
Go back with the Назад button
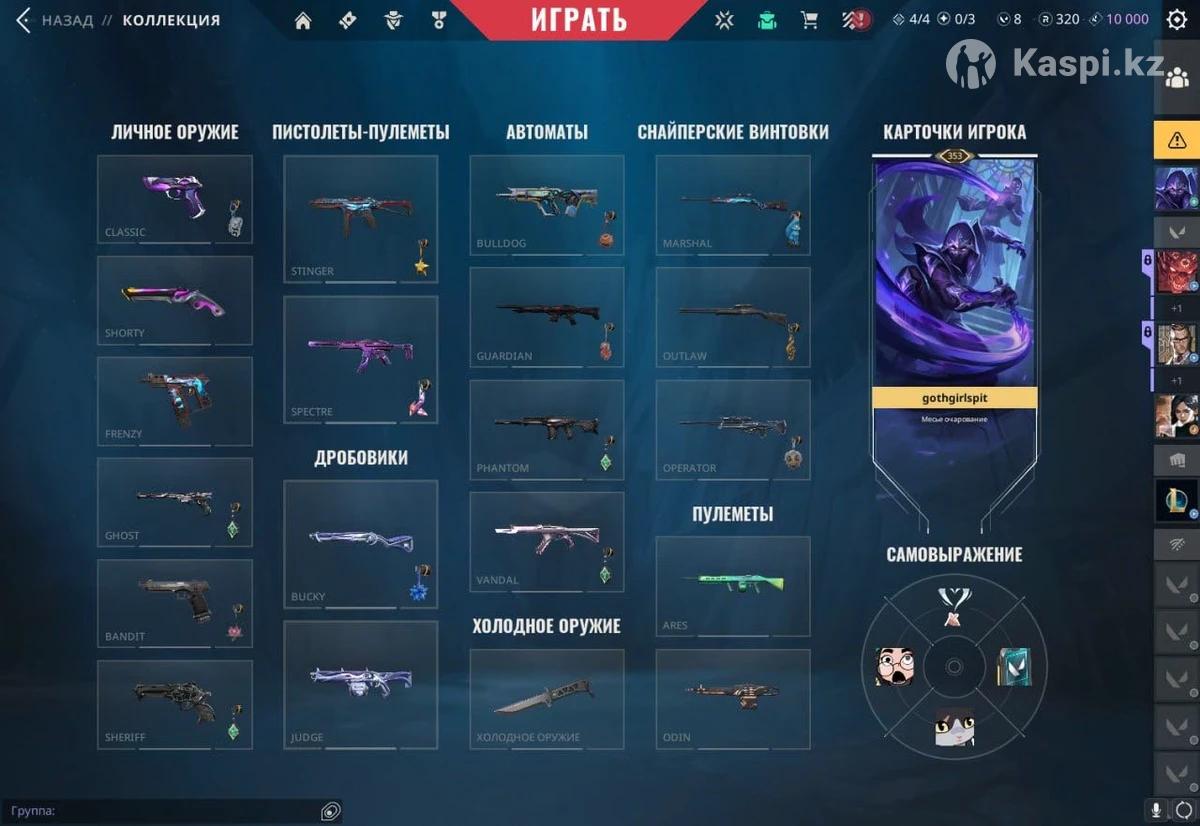tap(55, 20)
